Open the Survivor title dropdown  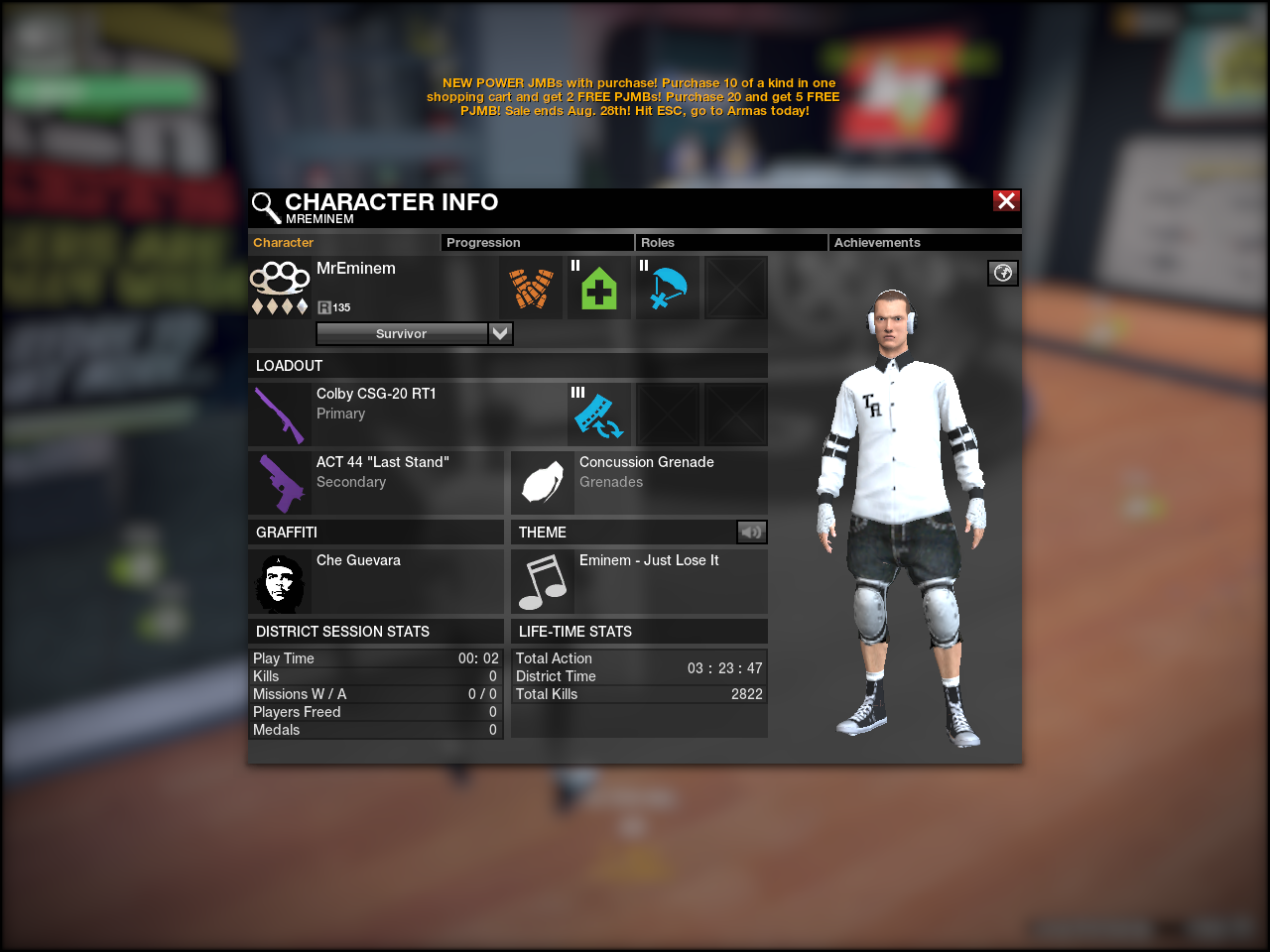click(x=500, y=334)
